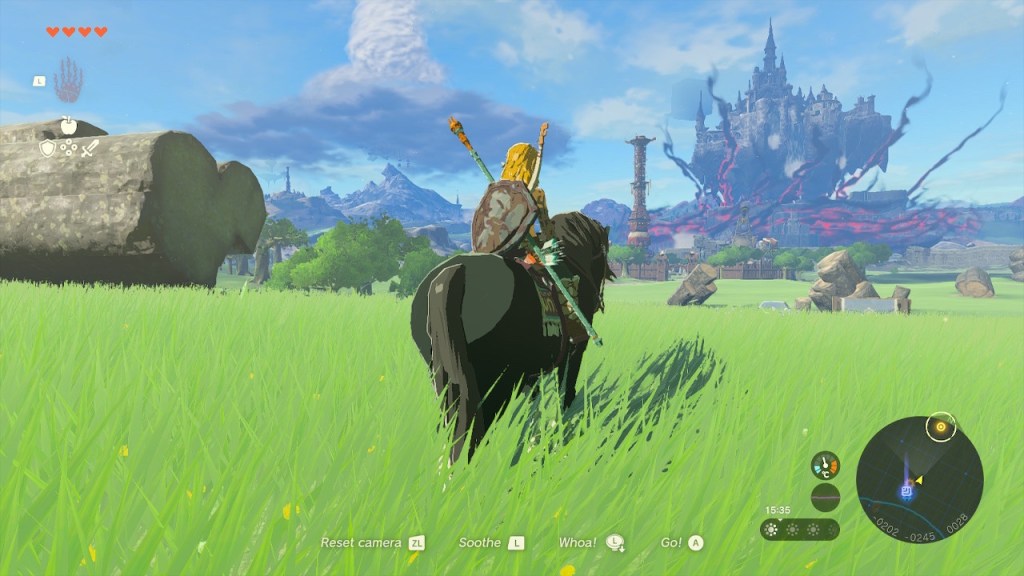Image resolution: width=1024 pixels, height=576 pixels.
Task: Select the Ultrahand ability icon
Action: pos(68,79)
